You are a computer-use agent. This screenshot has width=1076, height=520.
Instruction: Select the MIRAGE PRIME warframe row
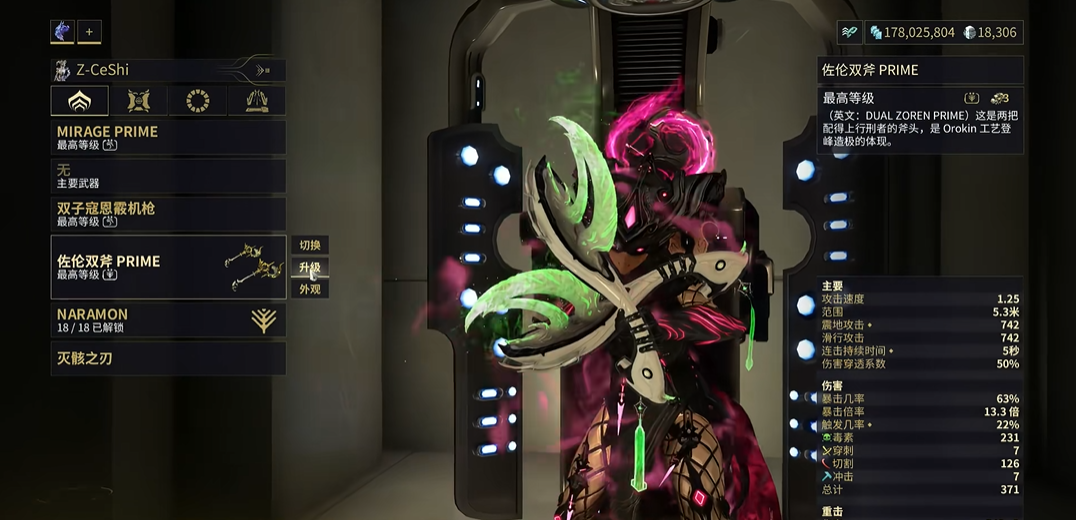click(x=168, y=138)
